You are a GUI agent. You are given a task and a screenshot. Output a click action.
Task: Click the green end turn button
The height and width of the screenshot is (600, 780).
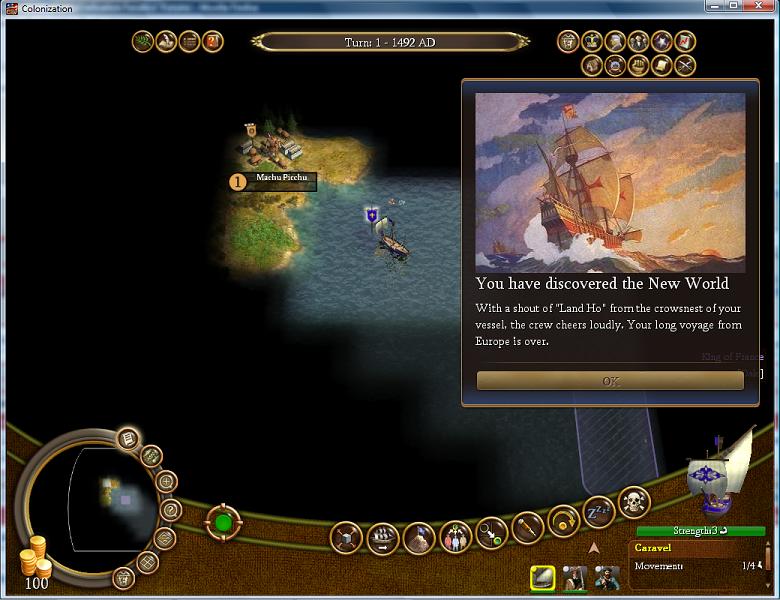(223, 522)
